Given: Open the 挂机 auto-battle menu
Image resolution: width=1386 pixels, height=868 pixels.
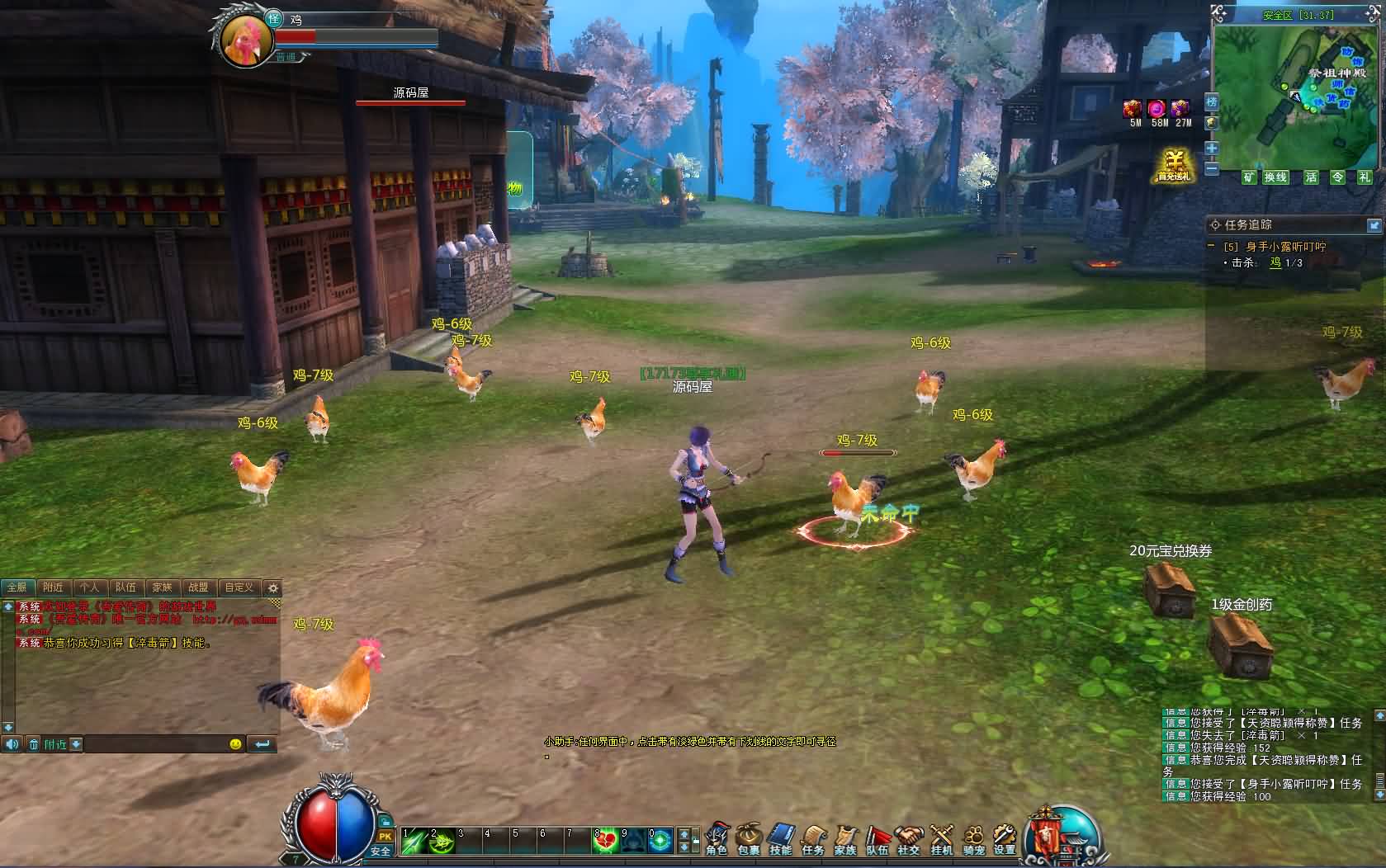Looking at the screenshot, I should click(x=941, y=838).
